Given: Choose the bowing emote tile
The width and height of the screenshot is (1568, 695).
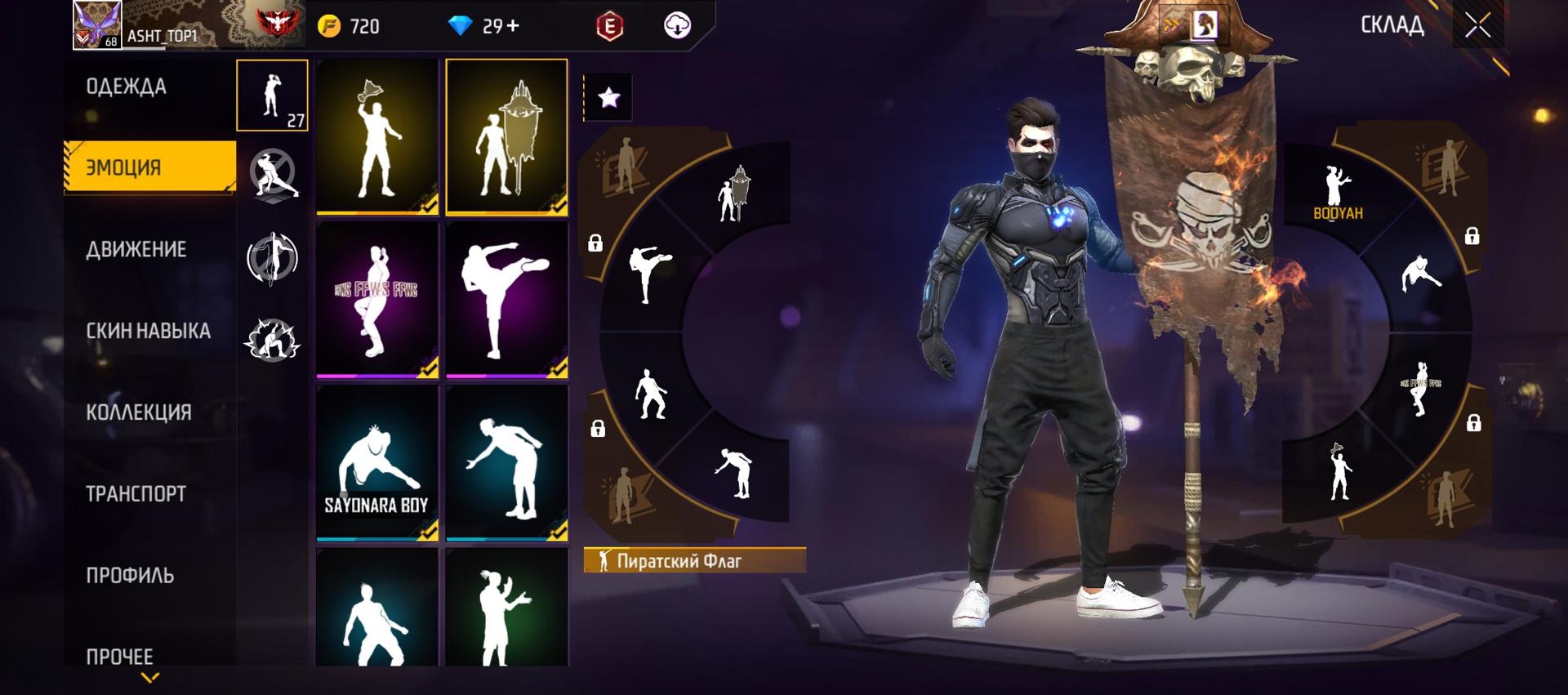Looking at the screenshot, I should pos(506,462).
